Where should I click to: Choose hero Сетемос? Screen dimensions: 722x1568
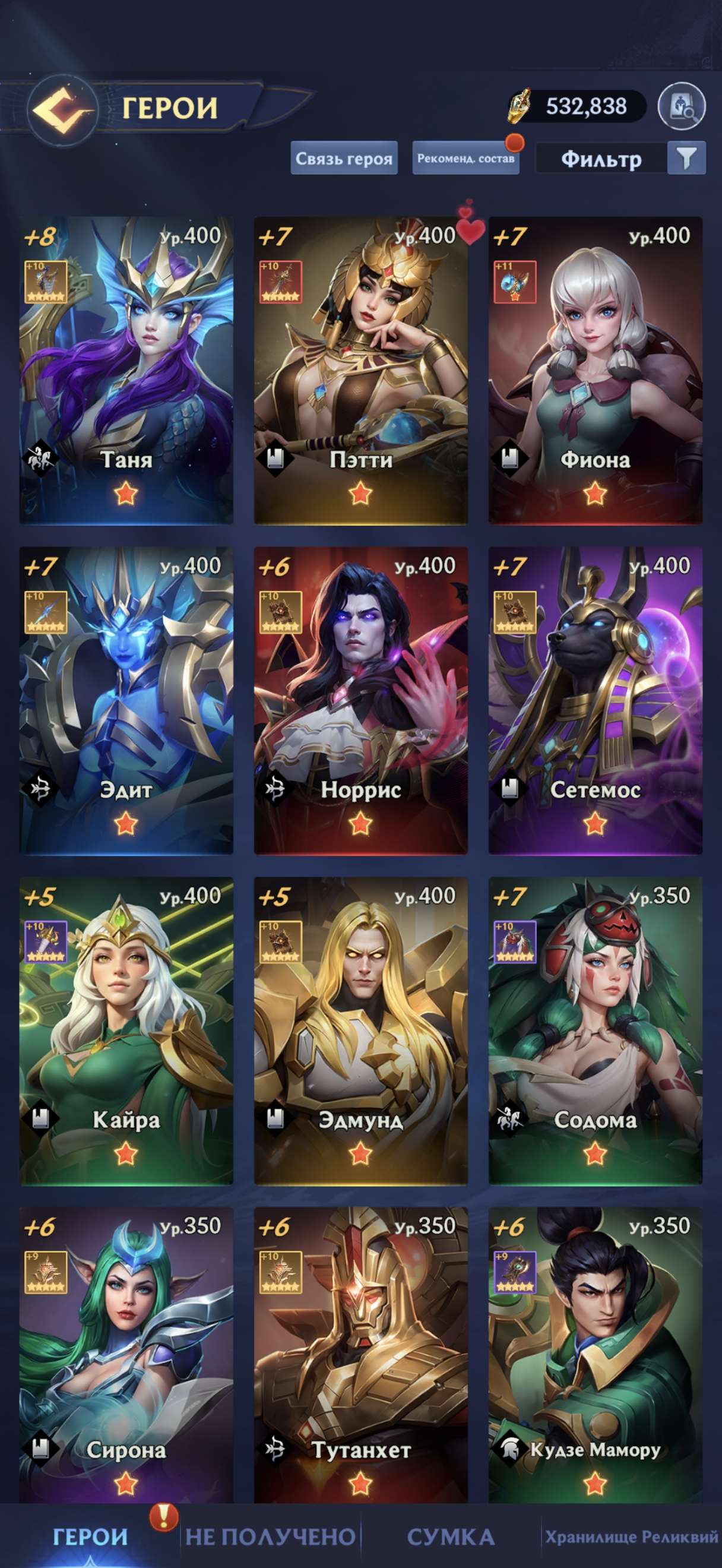(x=595, y=700)
